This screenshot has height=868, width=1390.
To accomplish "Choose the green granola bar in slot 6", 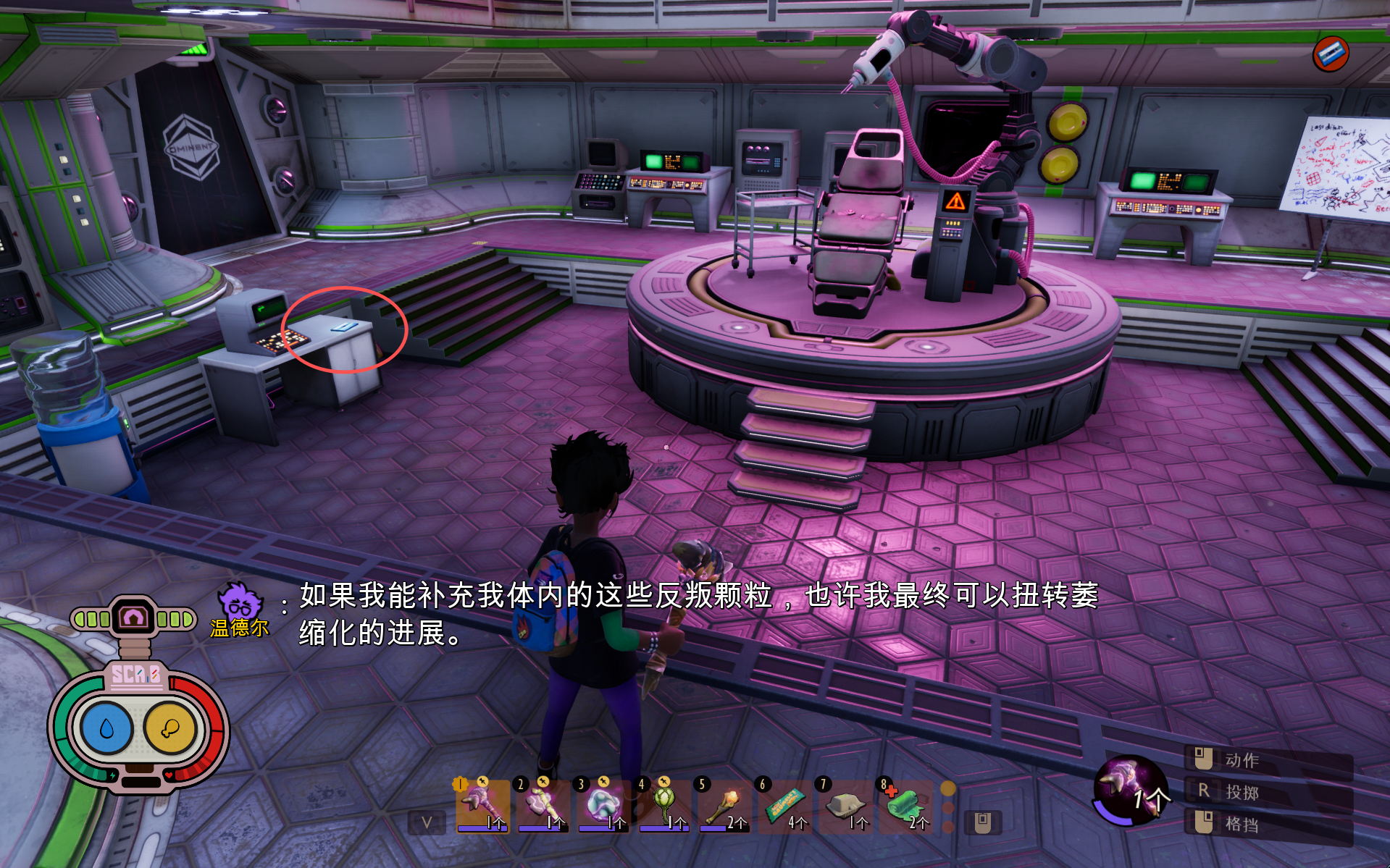I will (784, 805).
